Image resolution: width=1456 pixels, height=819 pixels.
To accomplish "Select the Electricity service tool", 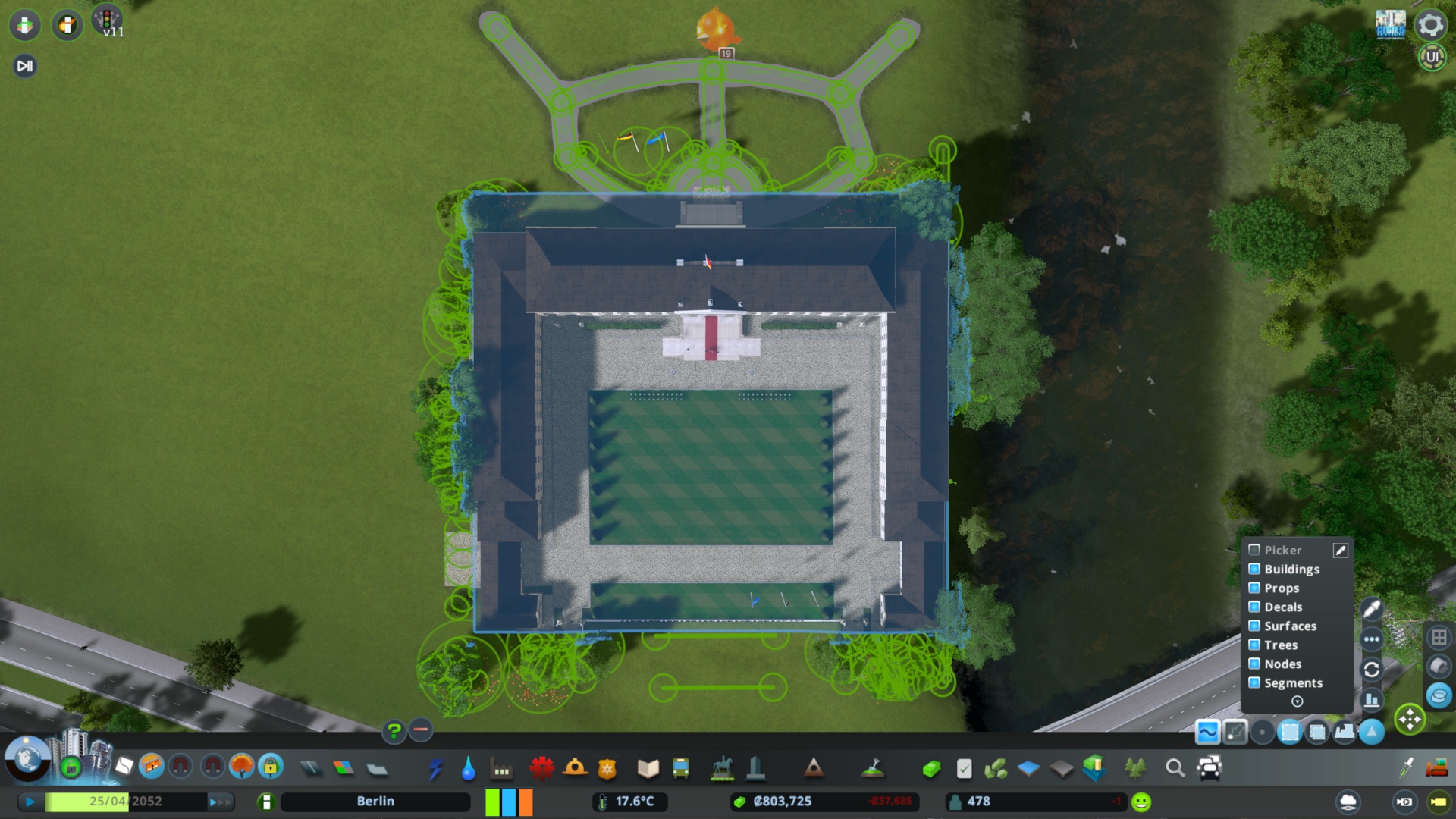I will click(x=436, y=768).
